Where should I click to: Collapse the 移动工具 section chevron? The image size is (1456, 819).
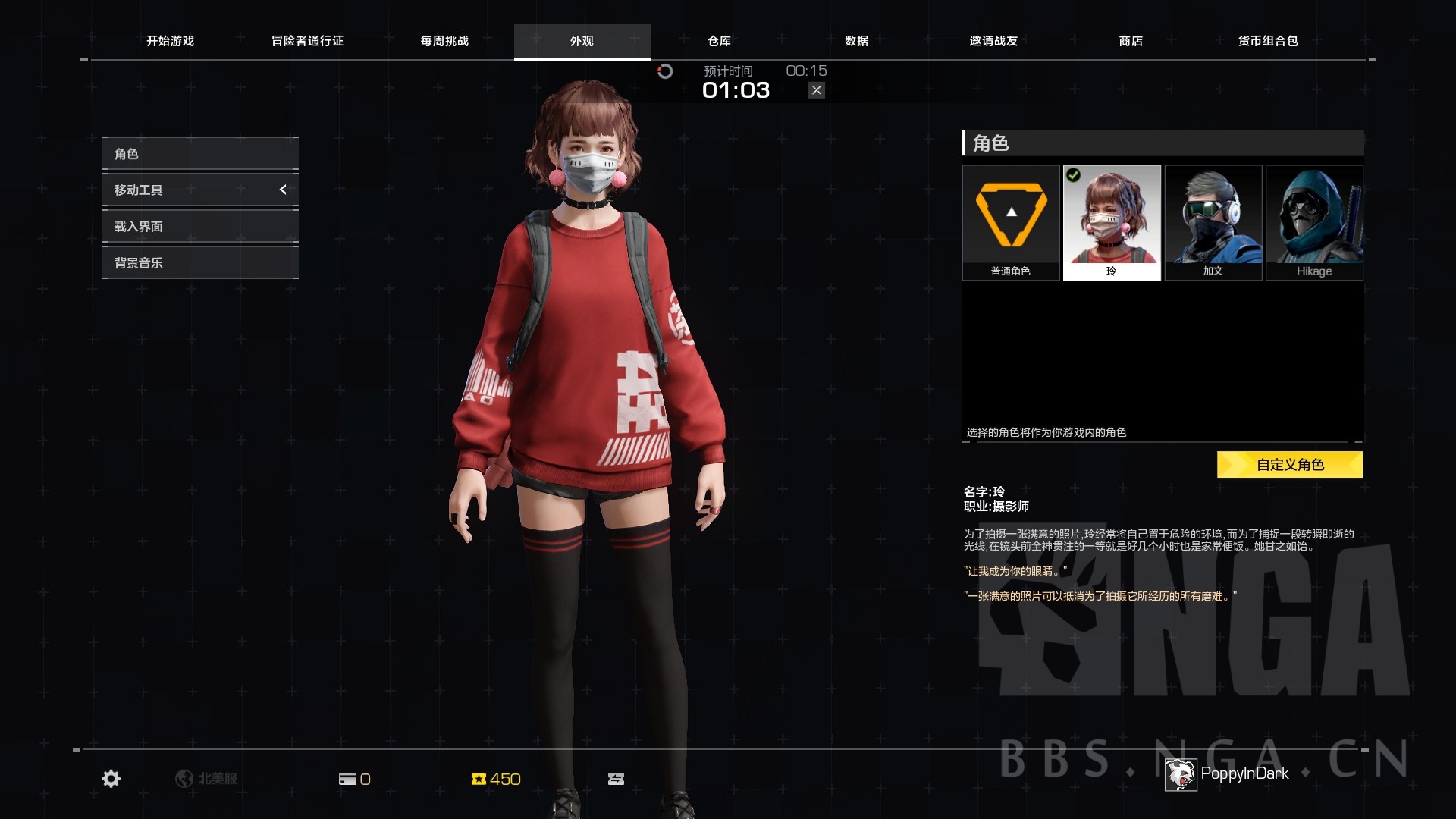coord(283,190)
